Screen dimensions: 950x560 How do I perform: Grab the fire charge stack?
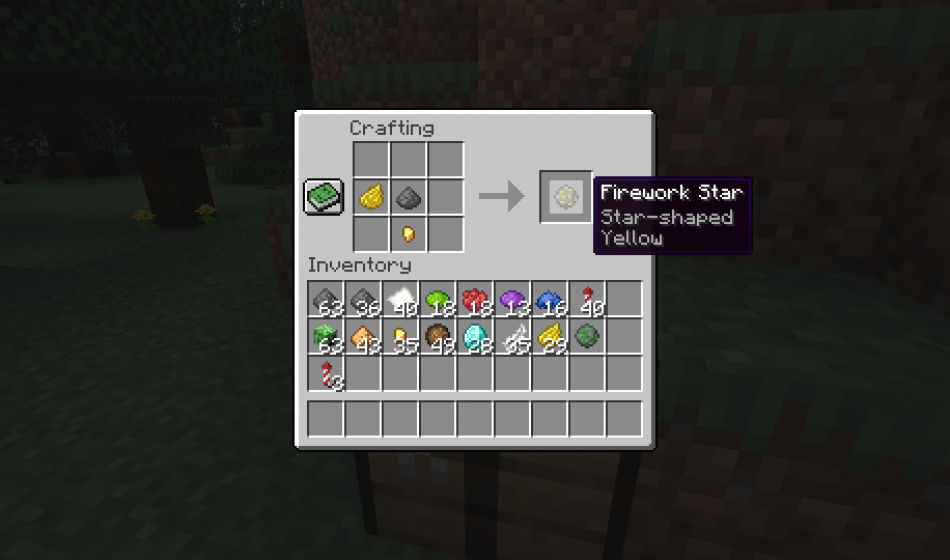point(437,336)
